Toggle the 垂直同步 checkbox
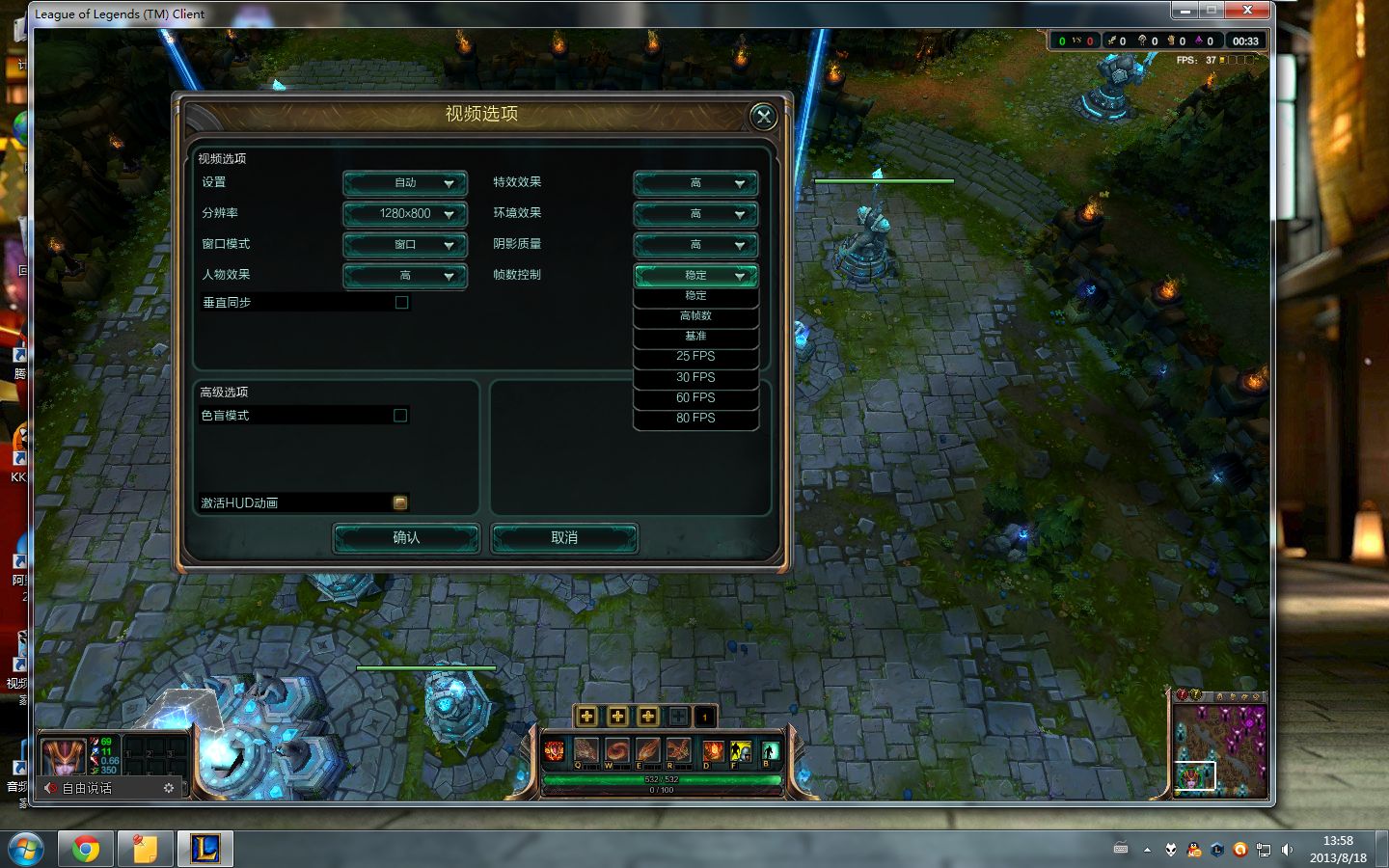 [402, 303]
